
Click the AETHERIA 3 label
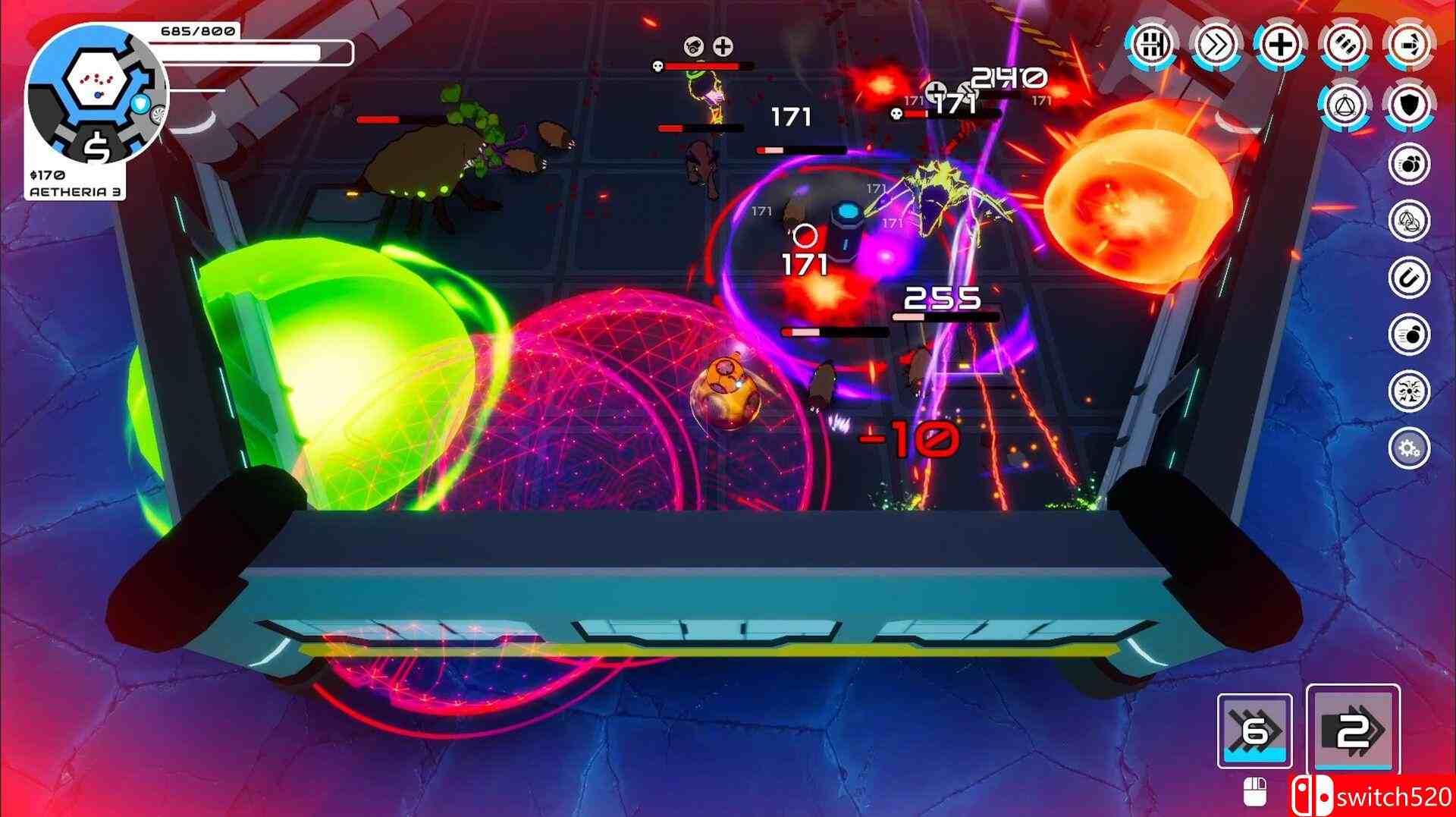point(76,192)
